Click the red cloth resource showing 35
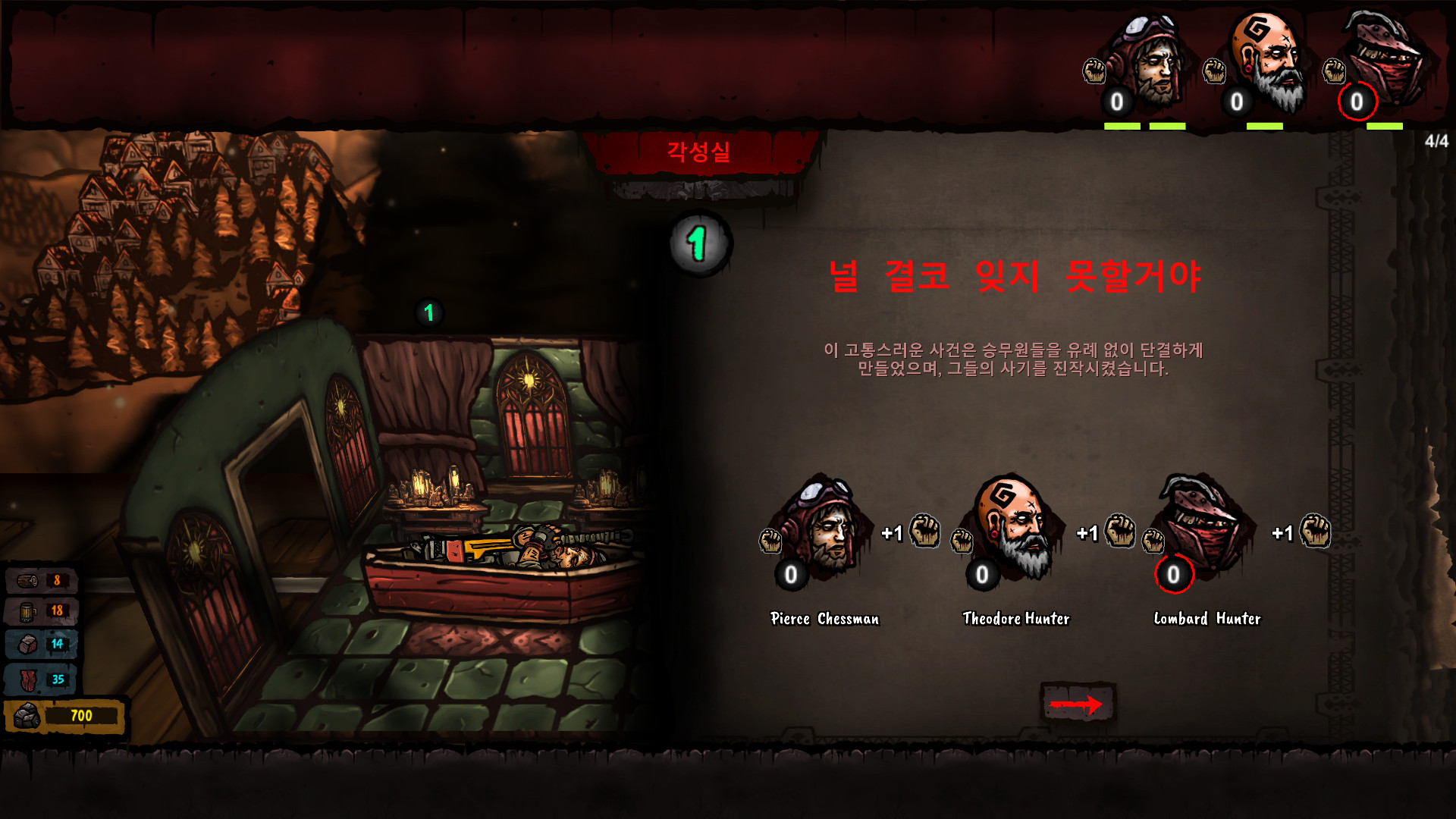 tap(42, 679)
